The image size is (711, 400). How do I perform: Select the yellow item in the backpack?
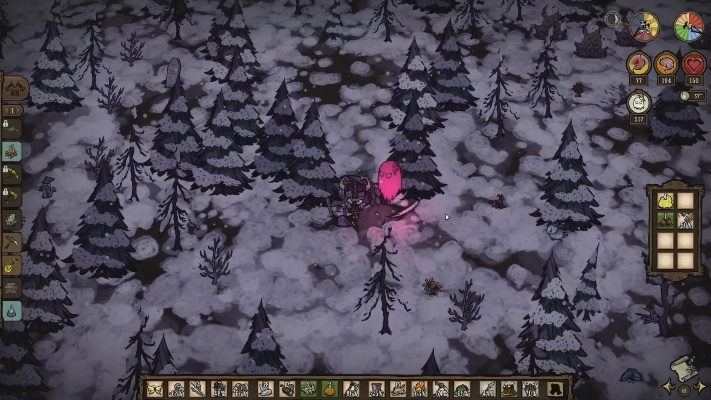click(x=664, y=200)
